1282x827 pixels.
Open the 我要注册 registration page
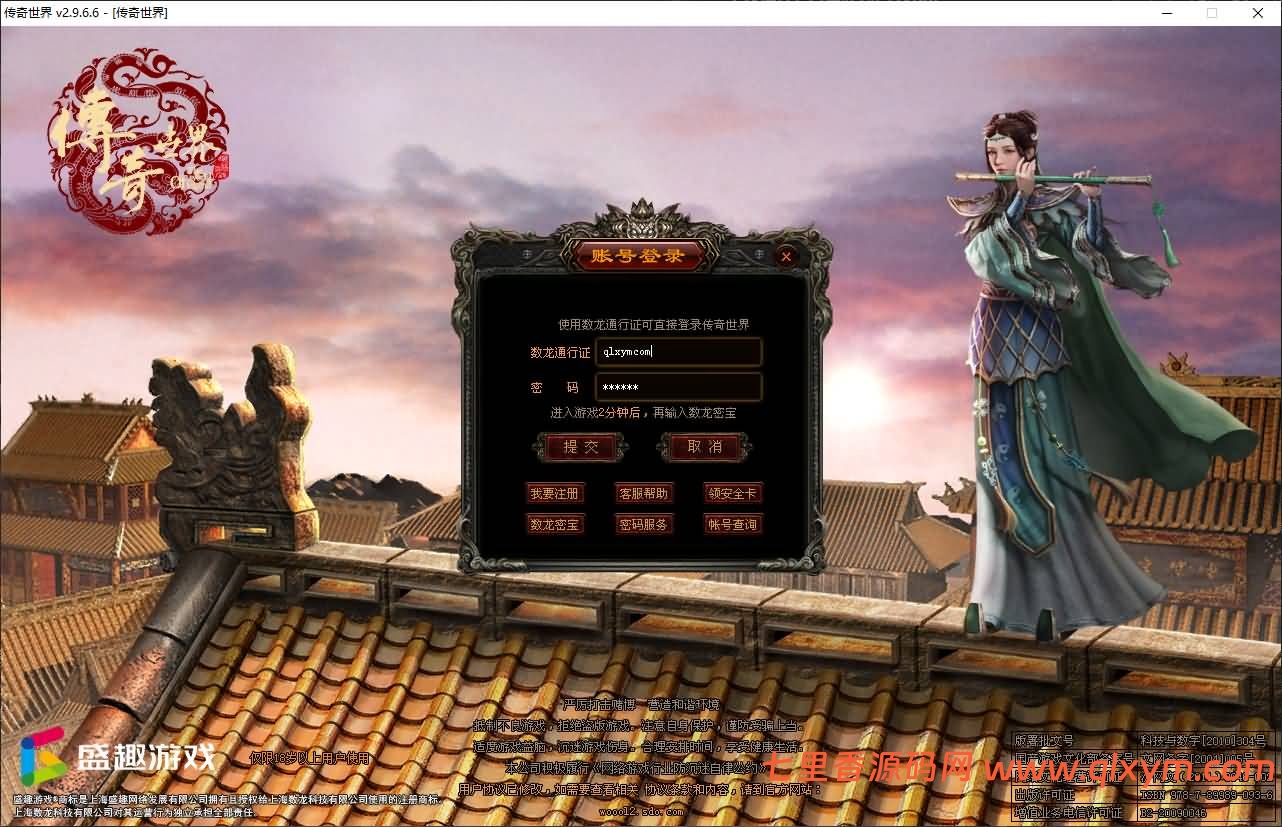coord(555,493)
